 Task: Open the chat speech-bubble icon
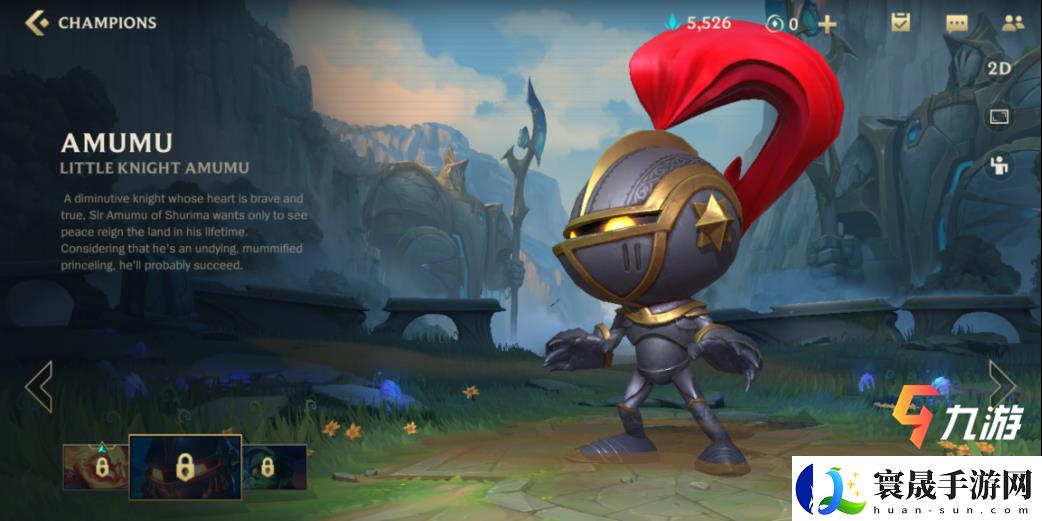click(957, 23)
